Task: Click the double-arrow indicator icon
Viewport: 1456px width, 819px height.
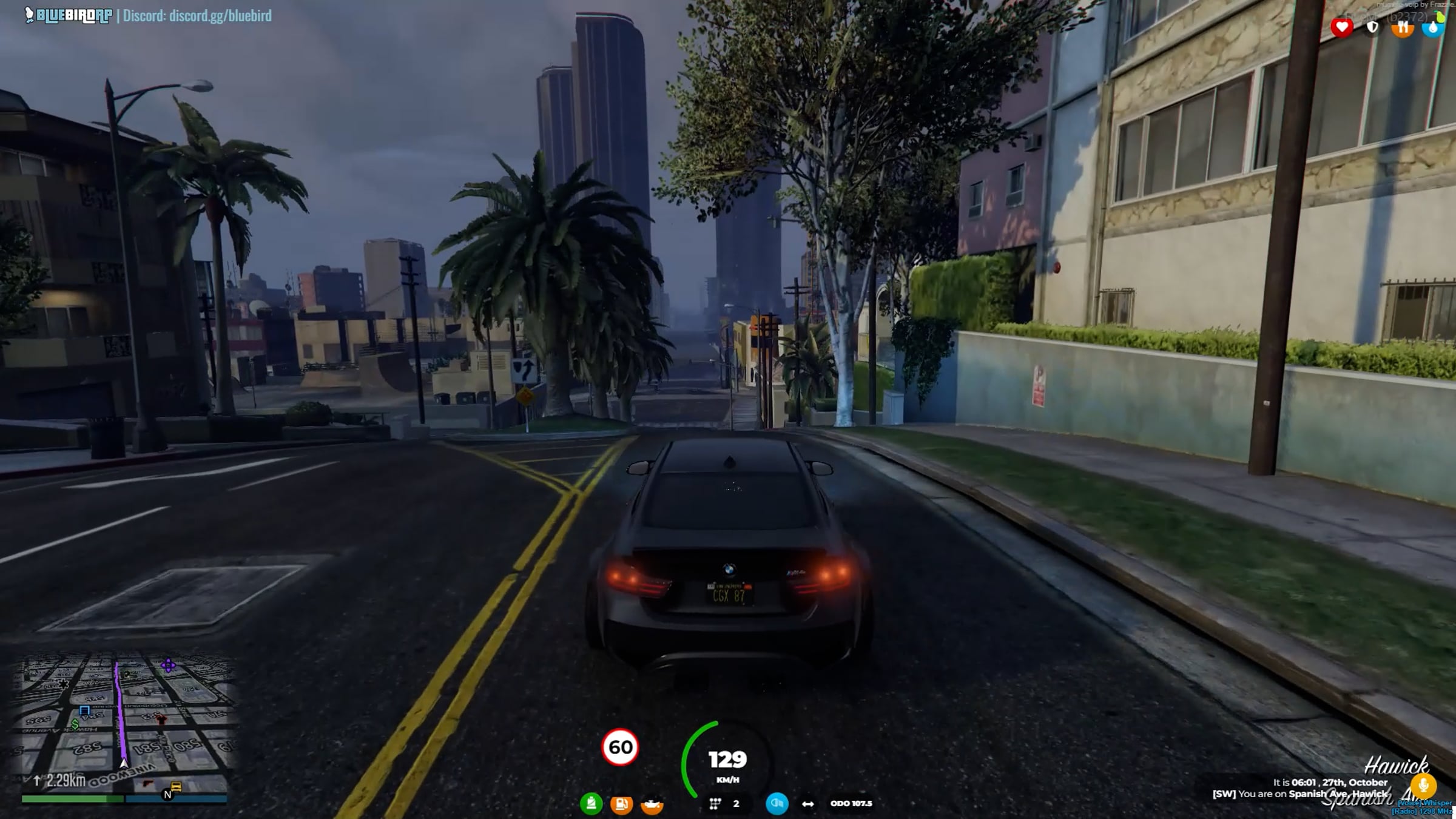Action: pos(807,804)
